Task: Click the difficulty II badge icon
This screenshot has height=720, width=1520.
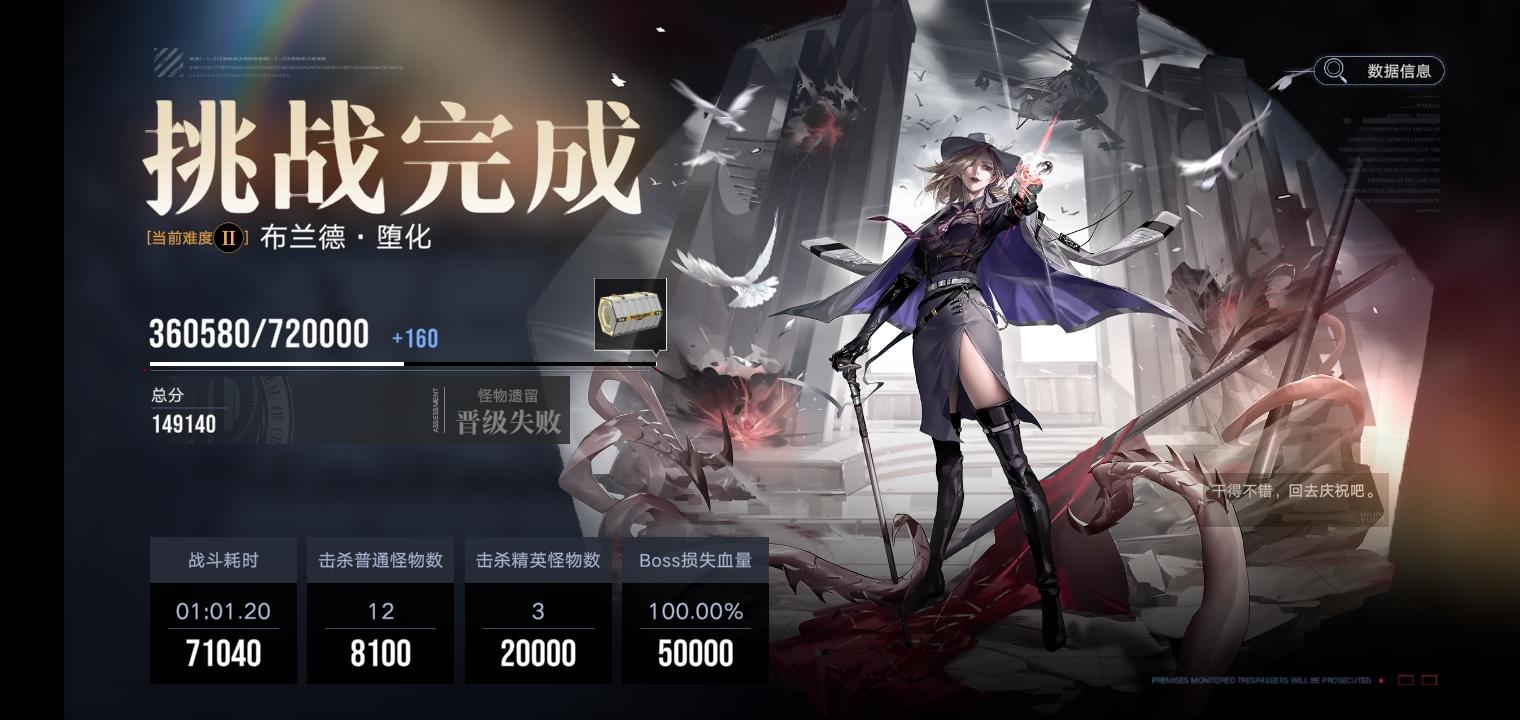Action: click(228, 238)
